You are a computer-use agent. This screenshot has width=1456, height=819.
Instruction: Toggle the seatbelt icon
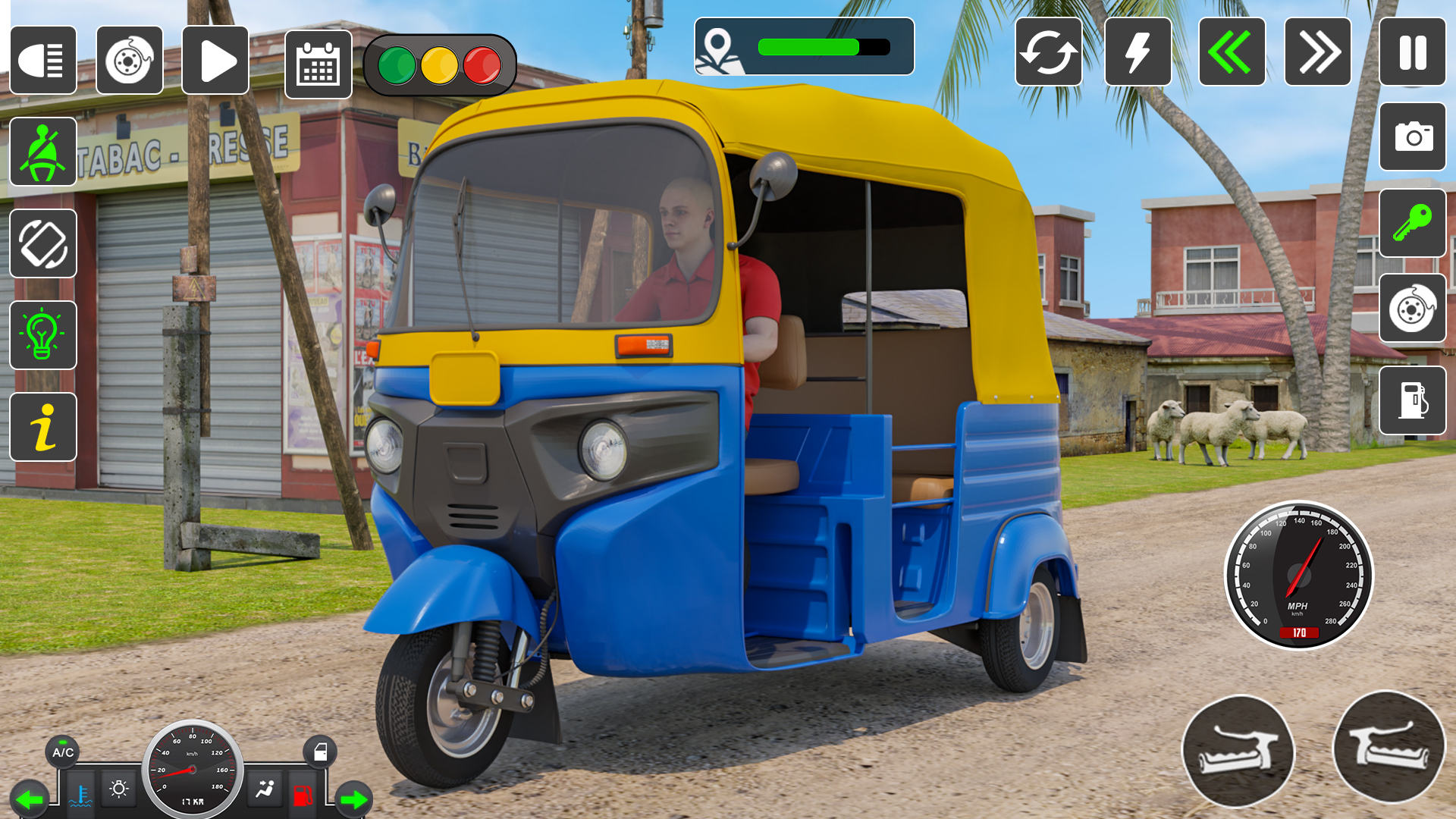(43, 152)
